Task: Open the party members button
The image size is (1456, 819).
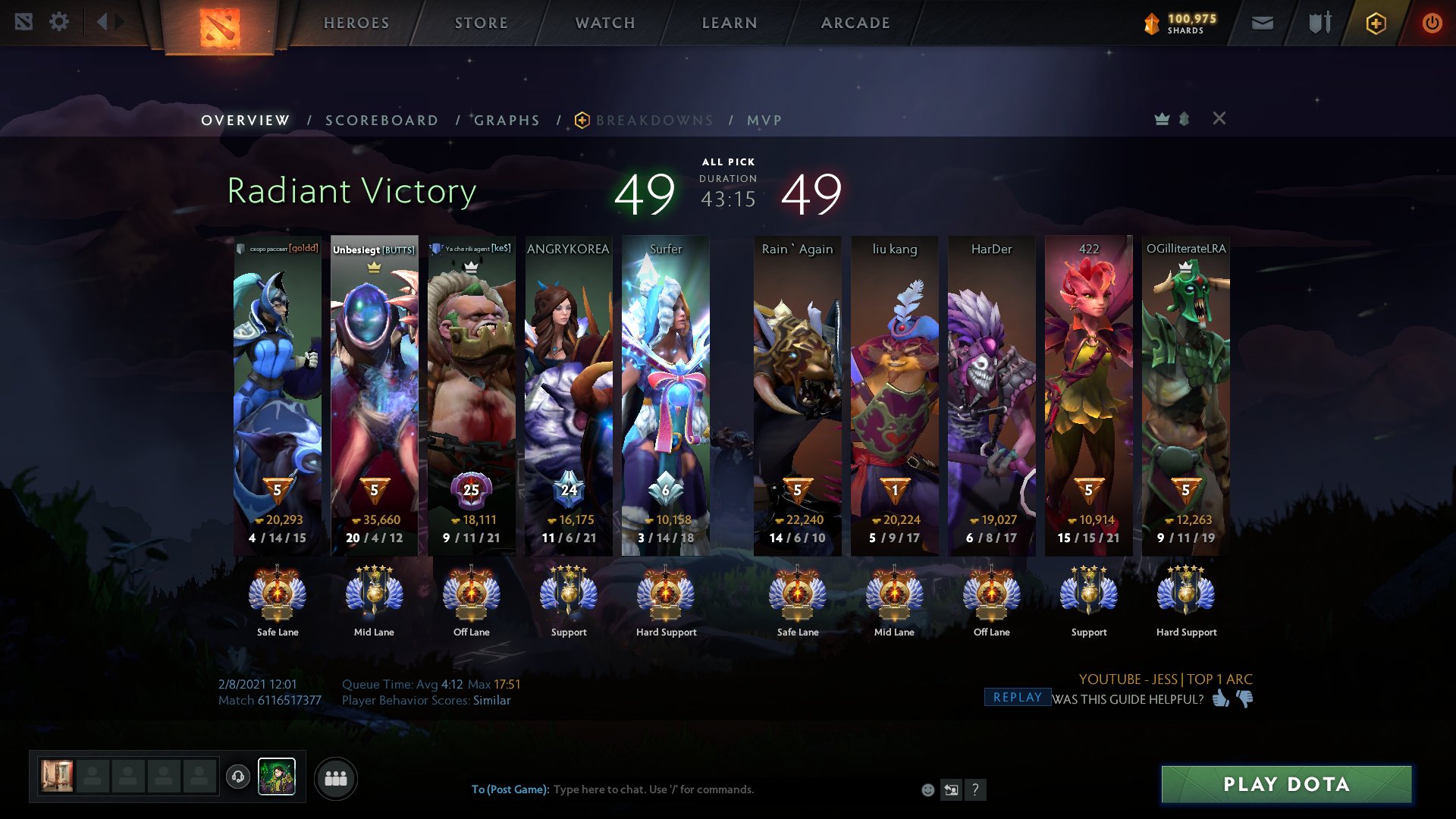Action: point(335,778)
